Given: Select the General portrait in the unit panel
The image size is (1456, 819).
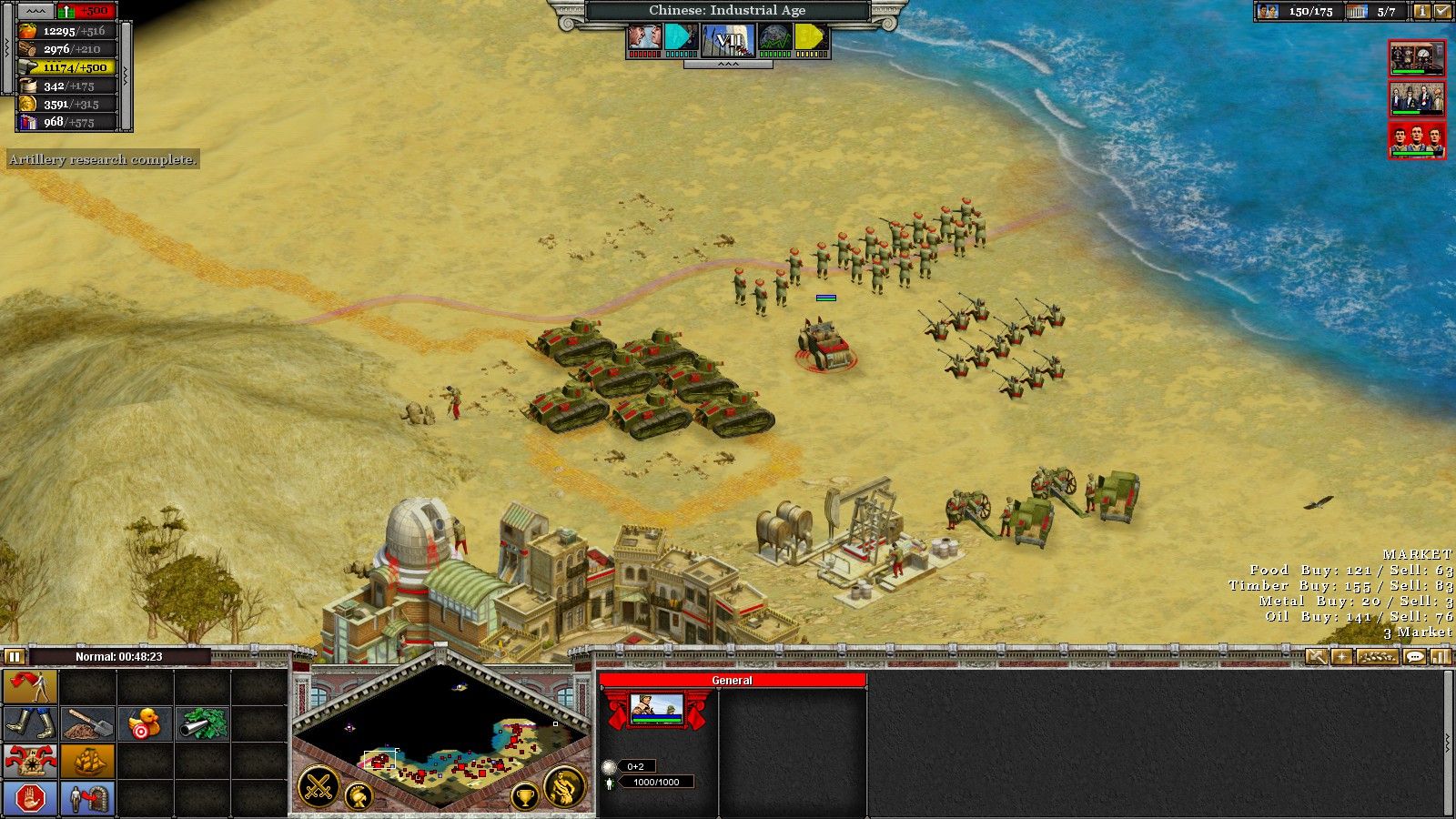Looking at the screenshot, I should coord(657,708).
